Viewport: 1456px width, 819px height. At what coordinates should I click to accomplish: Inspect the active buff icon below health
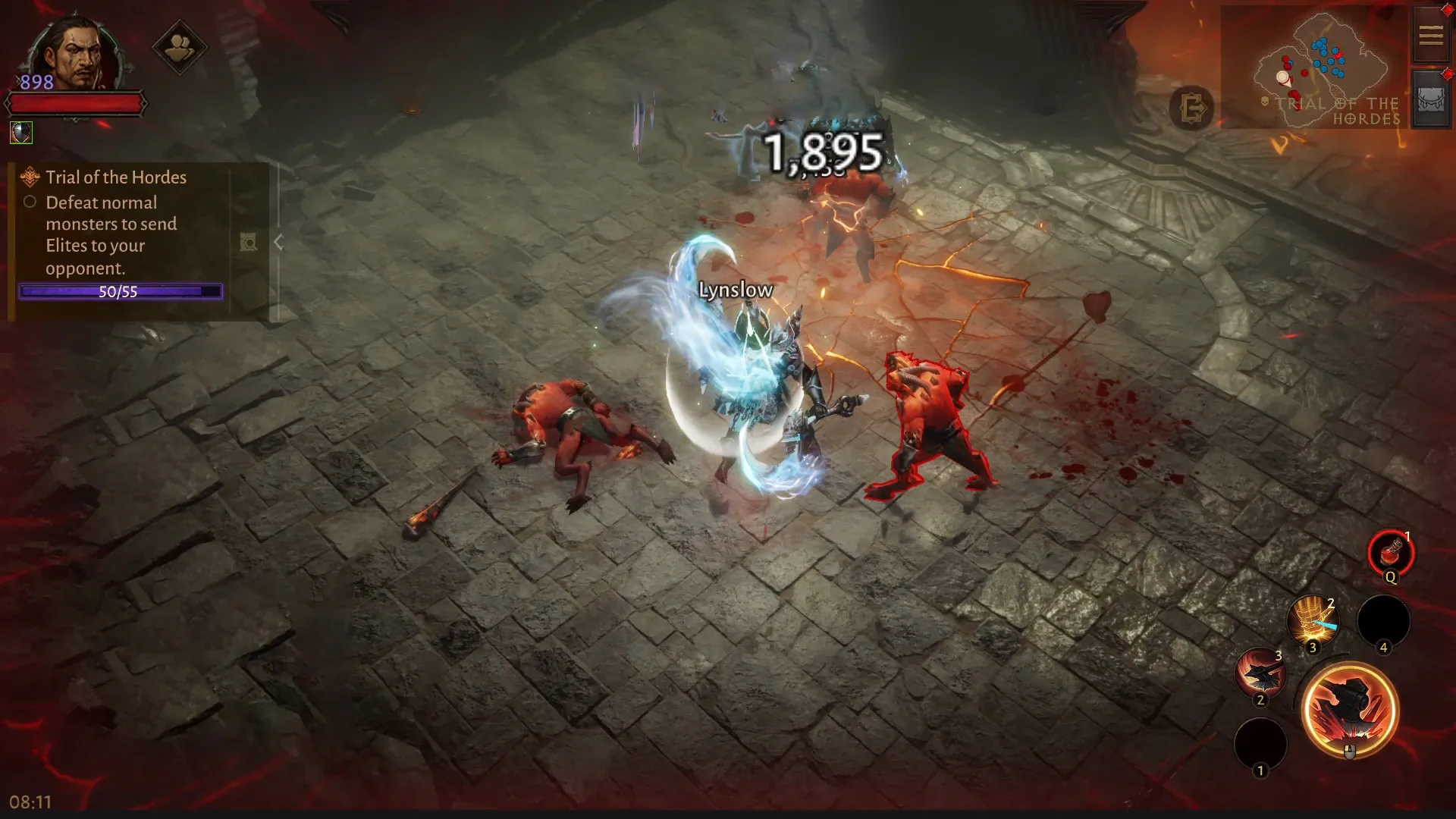[x=21, y=133]
